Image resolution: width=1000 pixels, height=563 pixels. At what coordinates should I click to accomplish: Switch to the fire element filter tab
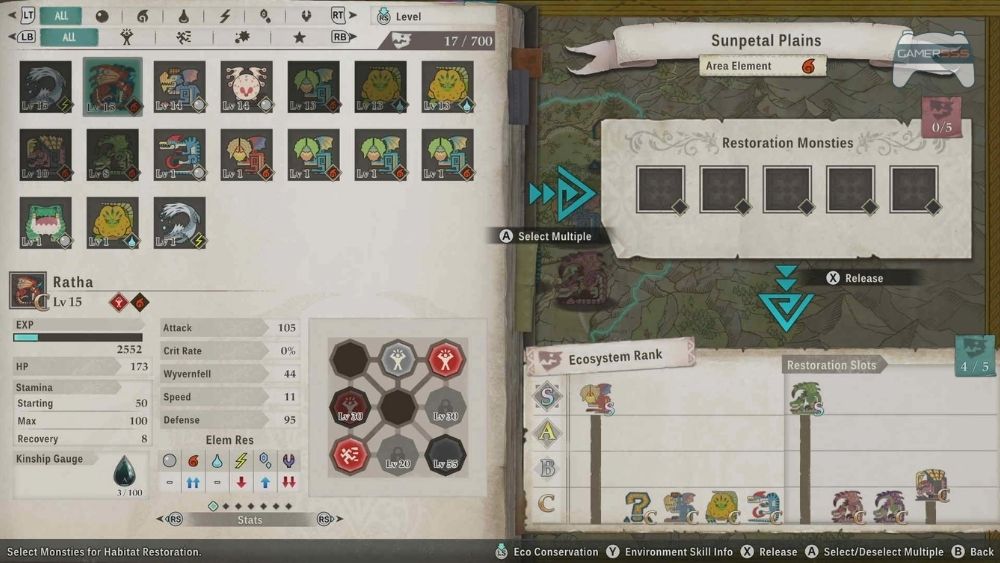(142, 16)
